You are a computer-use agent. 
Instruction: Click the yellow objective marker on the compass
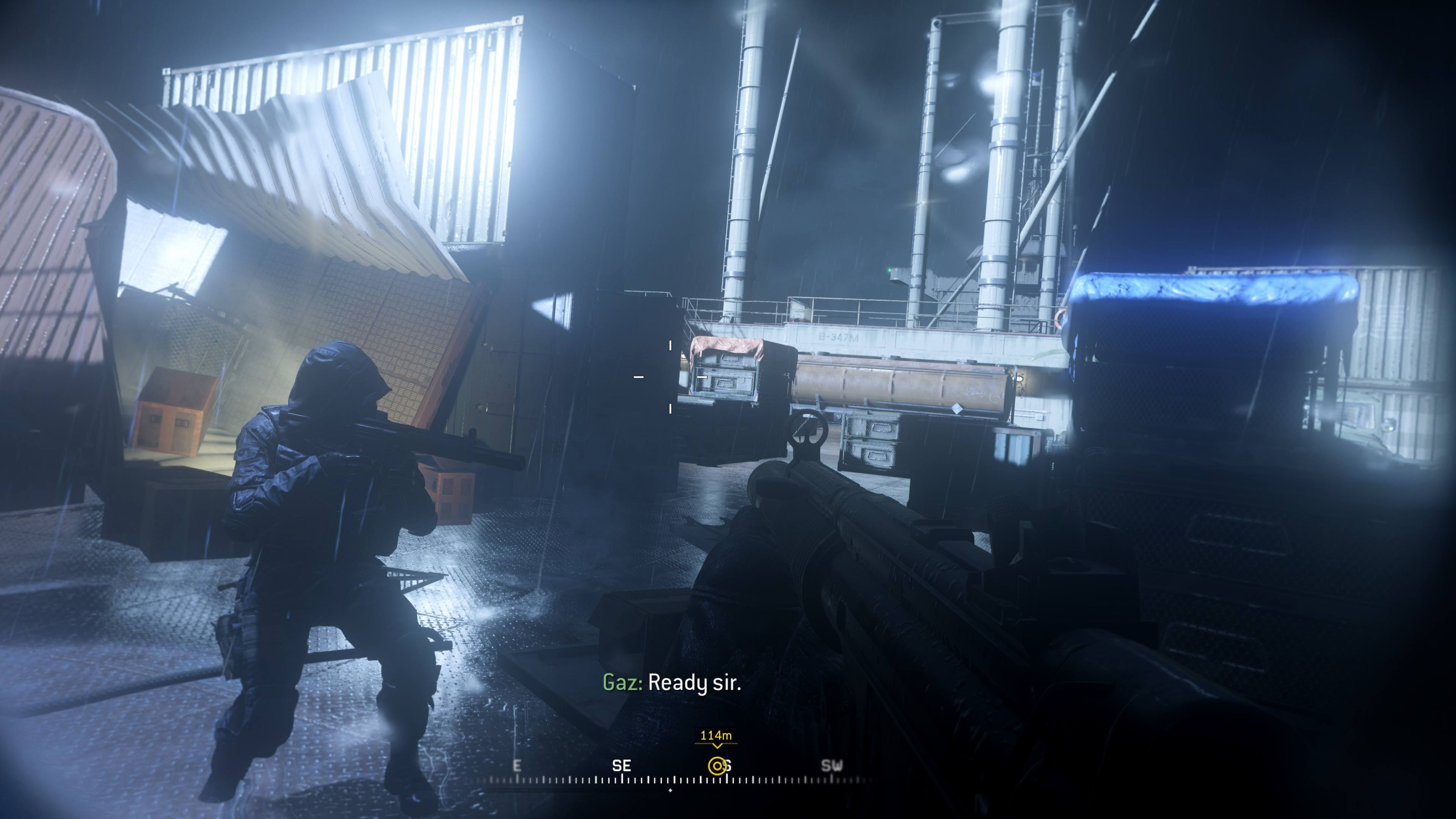pos(717,766)
